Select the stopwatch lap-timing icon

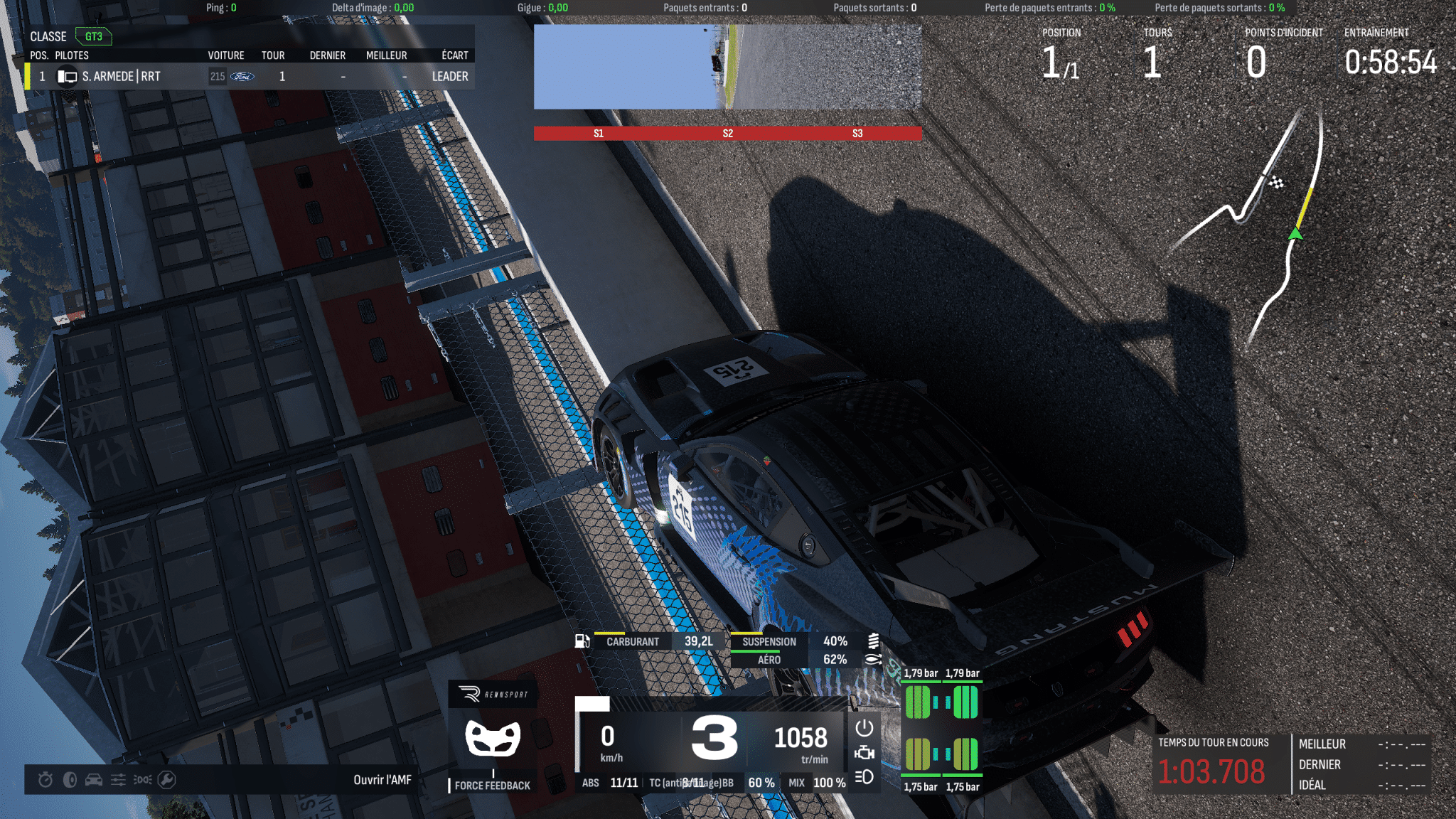[x=45, y=780]
